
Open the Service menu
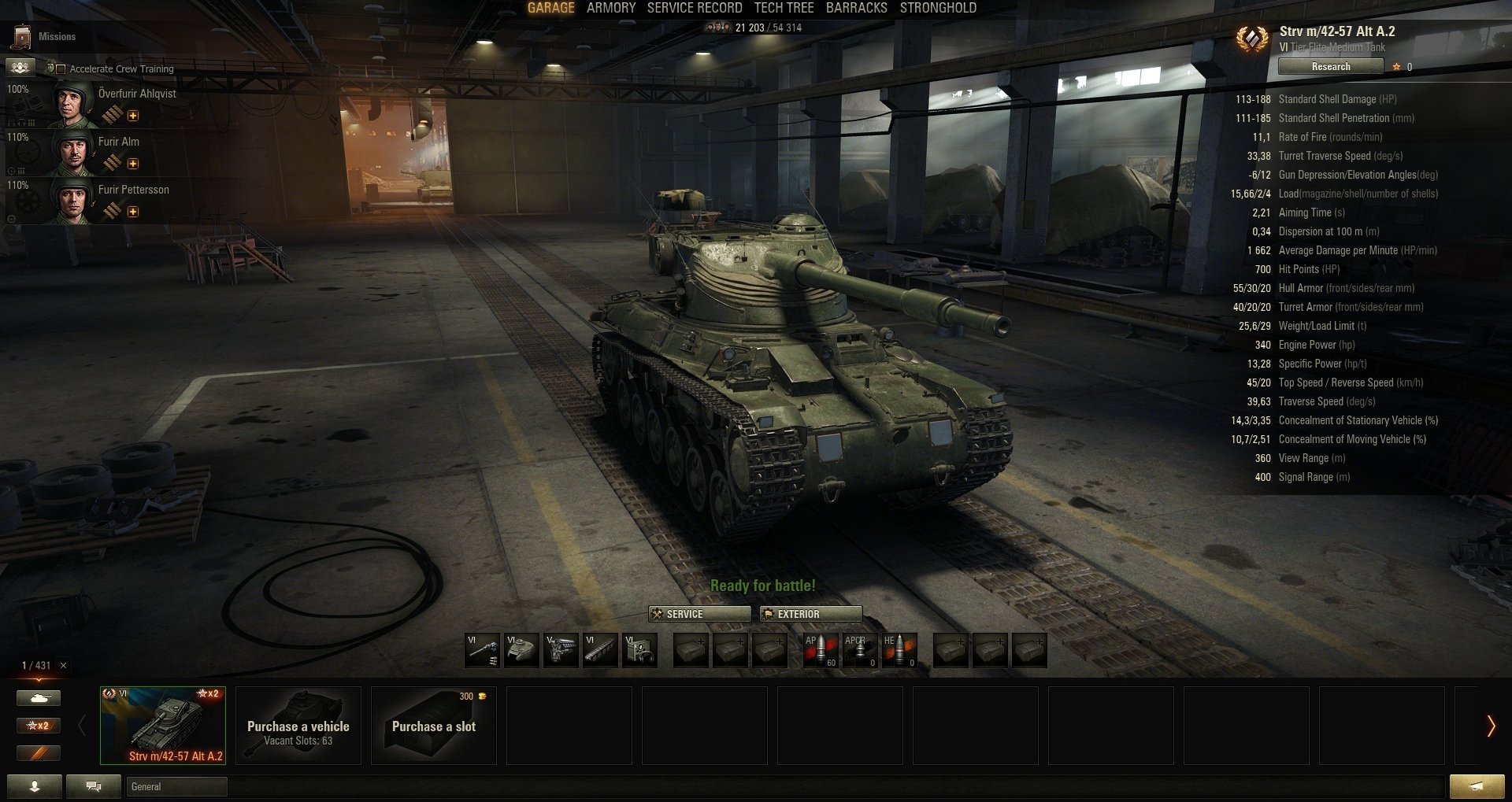click(699, 614)
